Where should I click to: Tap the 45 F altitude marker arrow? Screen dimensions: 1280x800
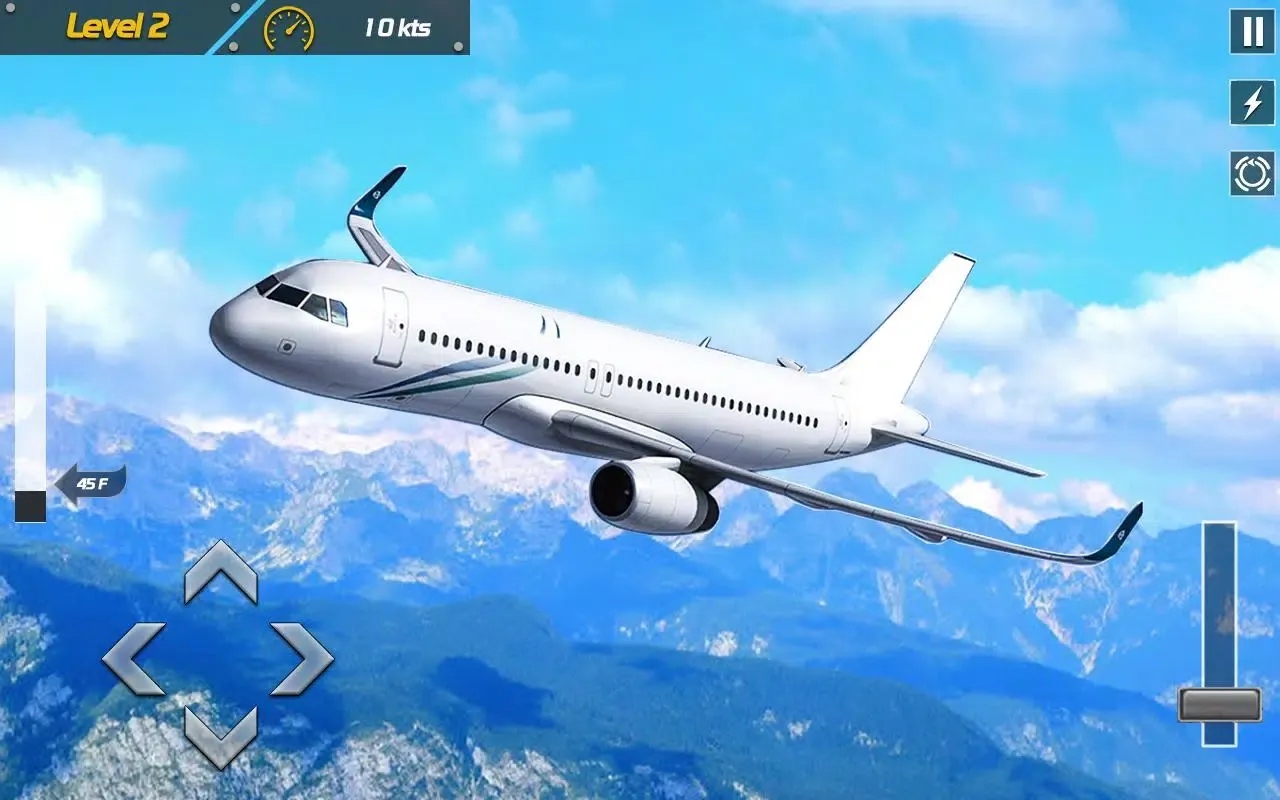92,480
